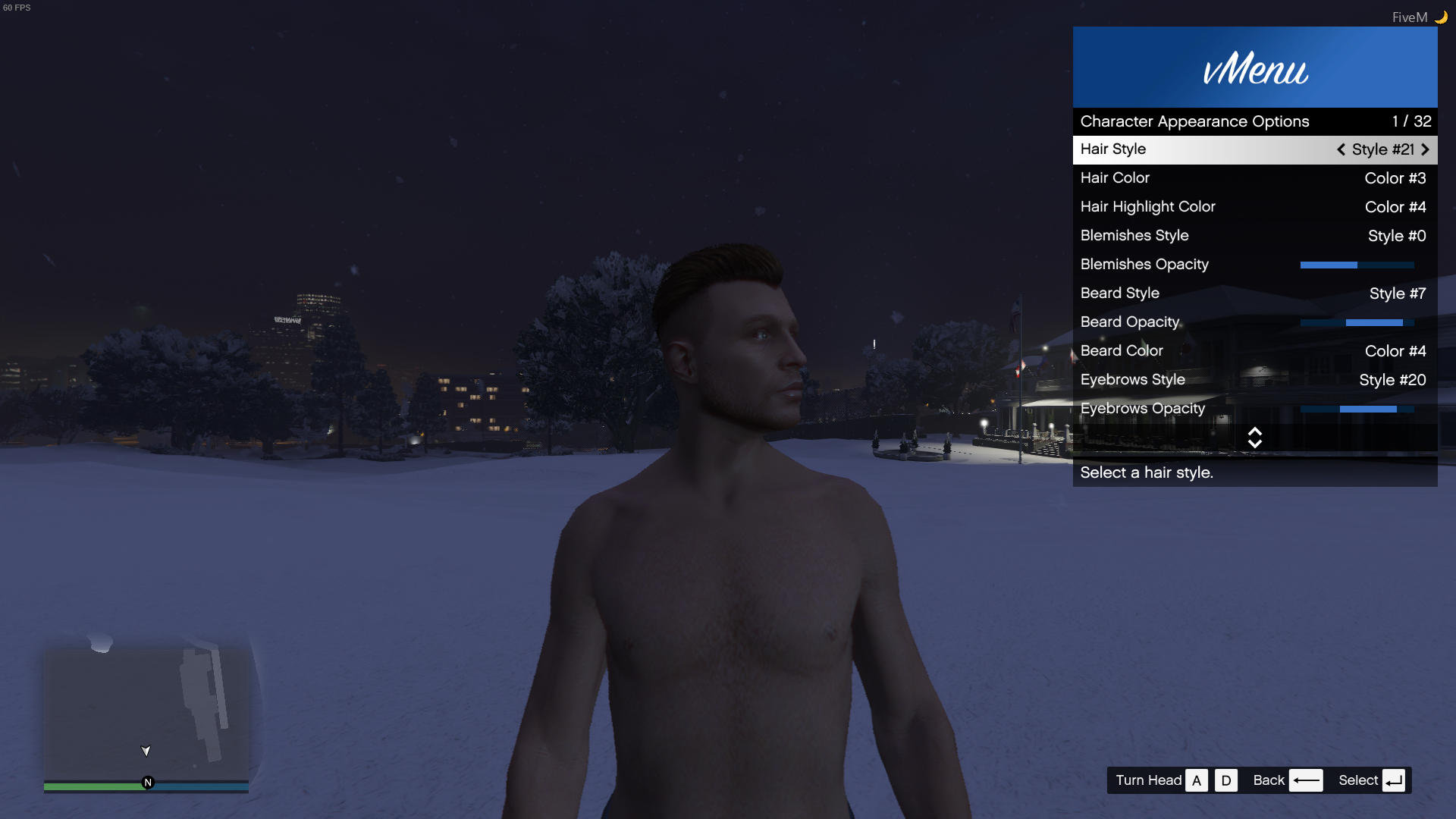Click the minimap in the corner
Image resolution: width=1456 pixels, height=819 pixels.
pos(146,713)
